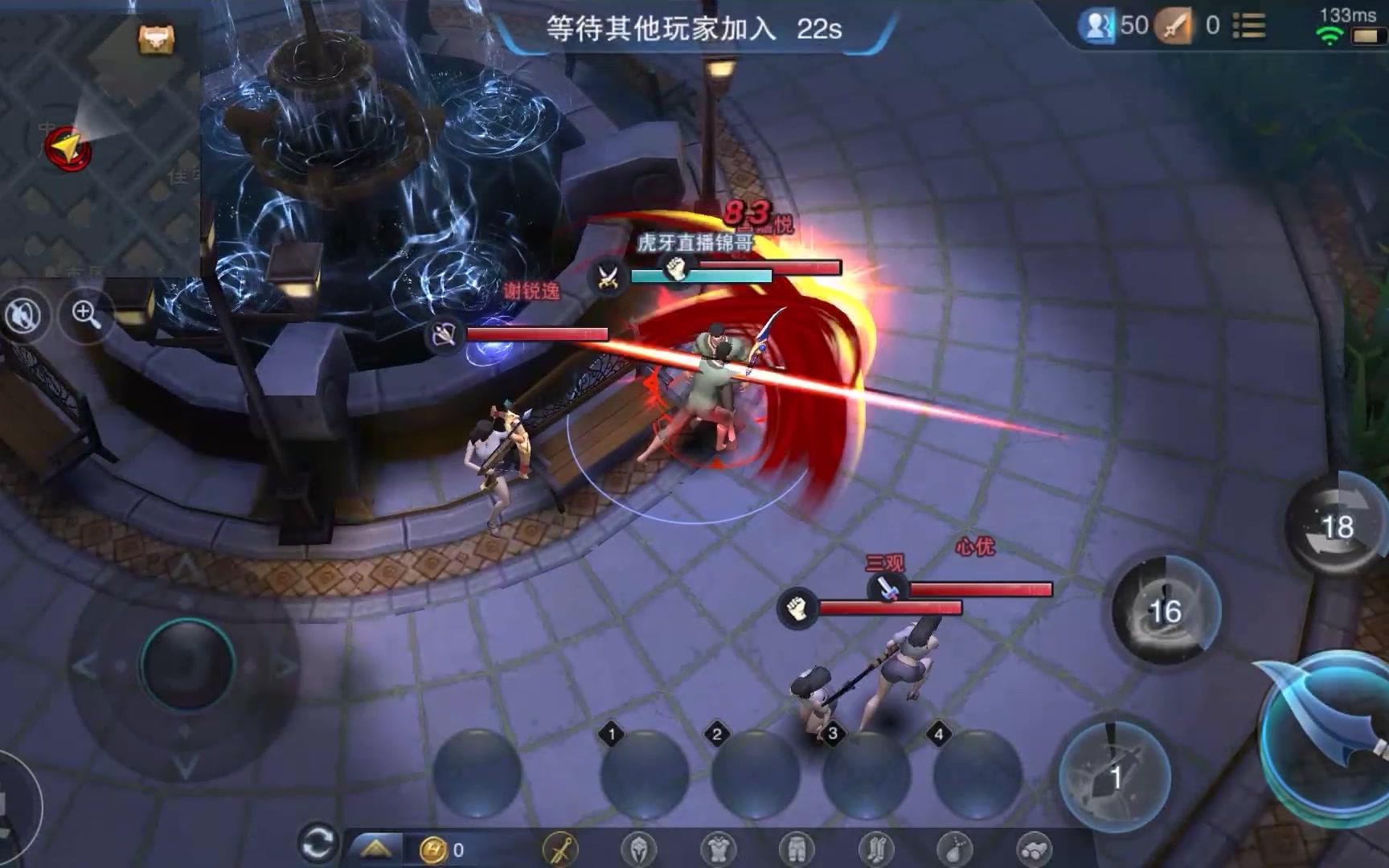The image size is (1389, 868).
Task: Select the pants equipment slot
Action: coord(797,849)
